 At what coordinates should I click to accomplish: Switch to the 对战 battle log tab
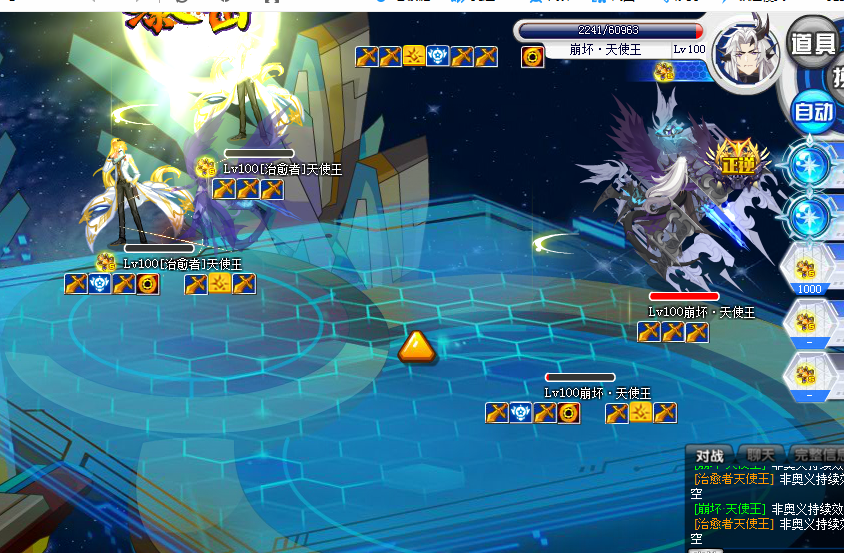(x=710, y=456)
